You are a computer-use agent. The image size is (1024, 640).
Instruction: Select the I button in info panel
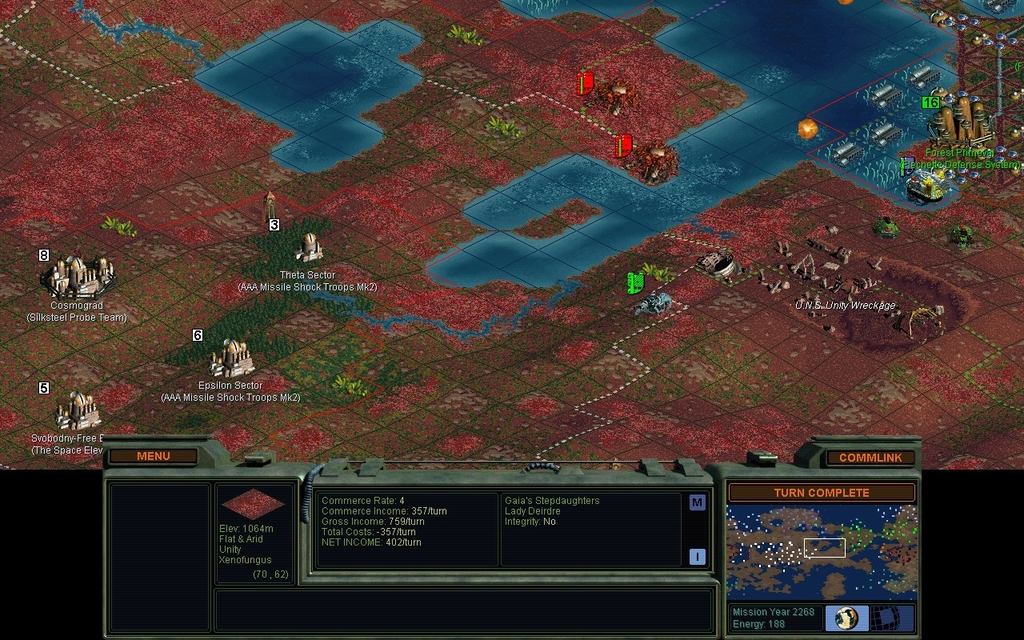(x=697, y=557)
